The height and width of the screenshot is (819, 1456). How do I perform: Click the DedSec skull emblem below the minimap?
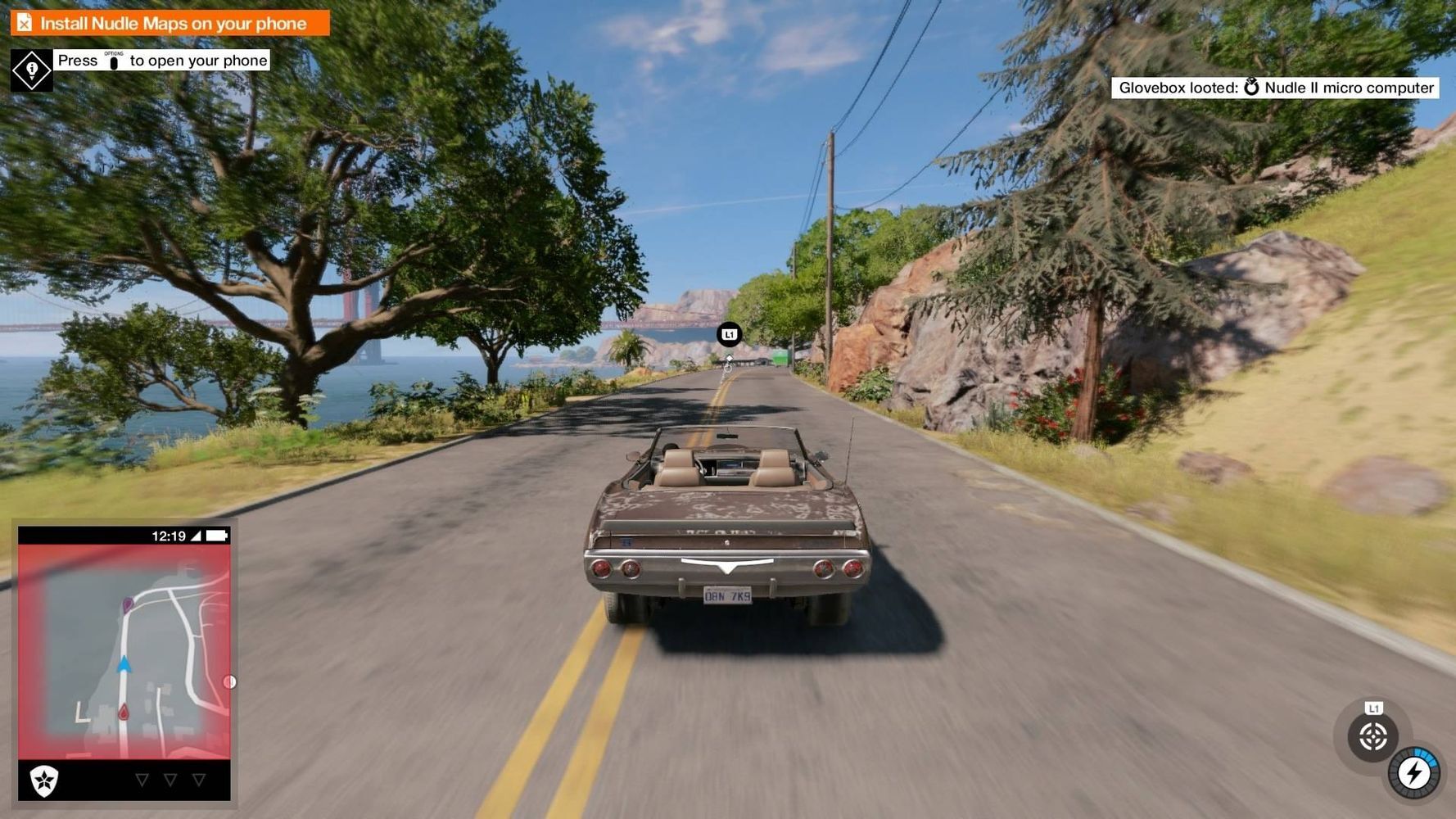tap(44, 781)
